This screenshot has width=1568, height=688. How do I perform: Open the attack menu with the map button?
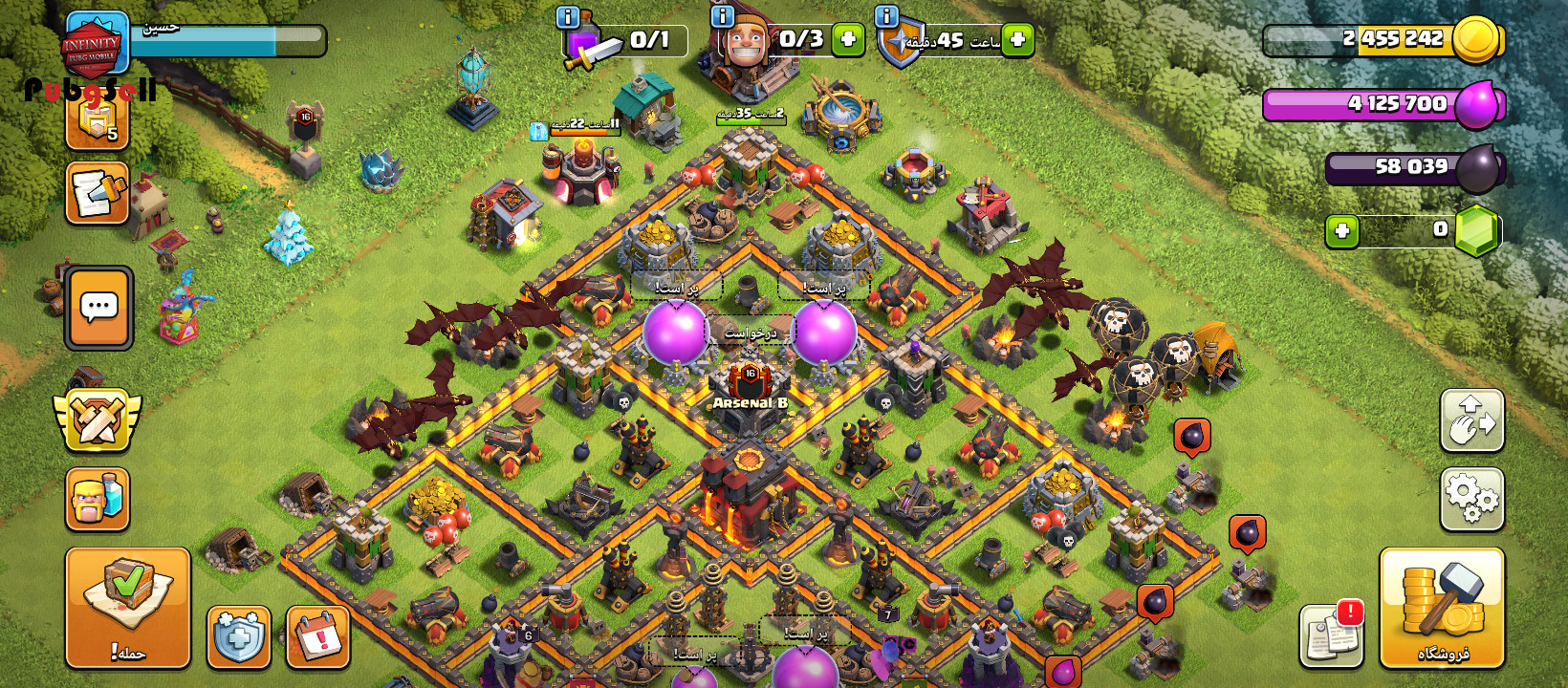click(128, 608)
